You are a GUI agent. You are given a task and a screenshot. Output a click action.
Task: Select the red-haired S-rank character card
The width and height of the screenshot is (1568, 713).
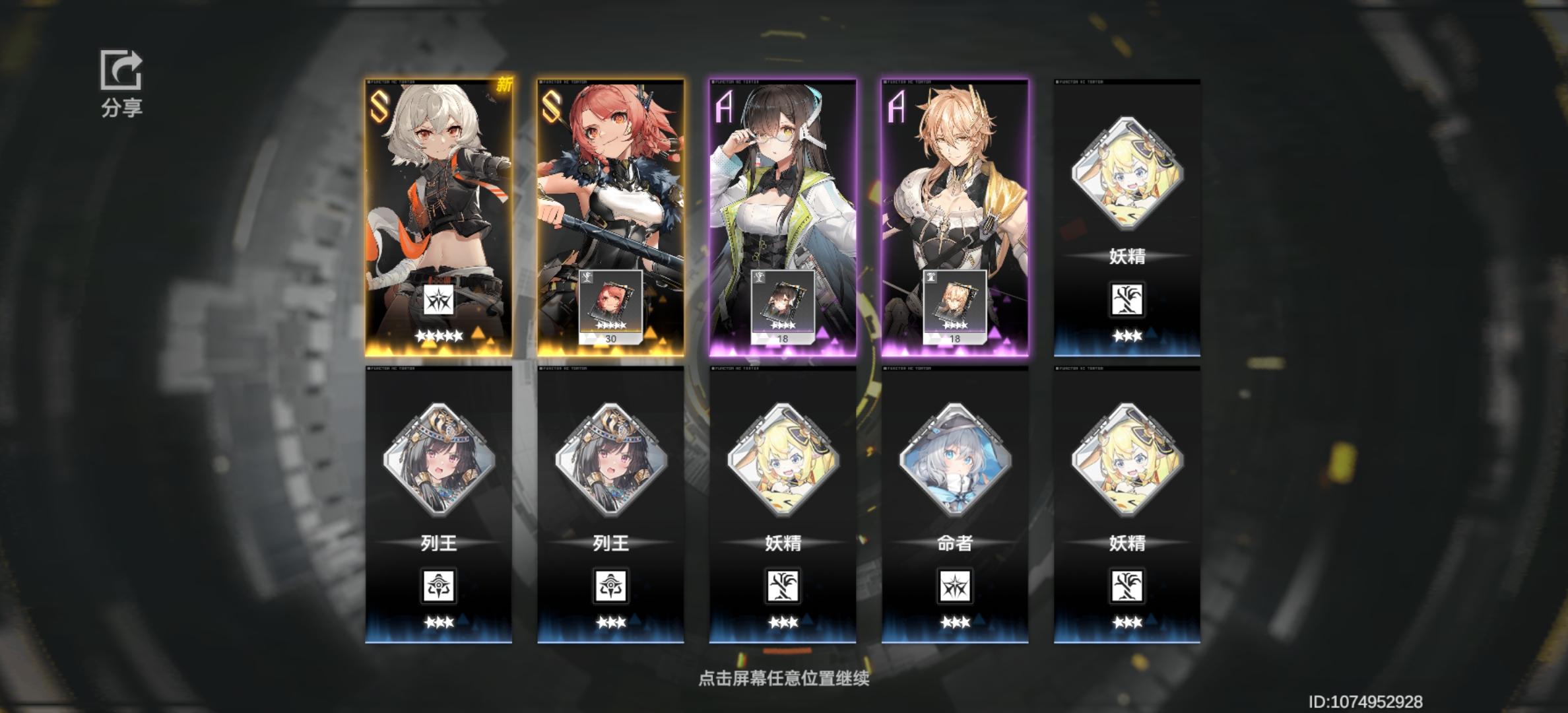609,198
